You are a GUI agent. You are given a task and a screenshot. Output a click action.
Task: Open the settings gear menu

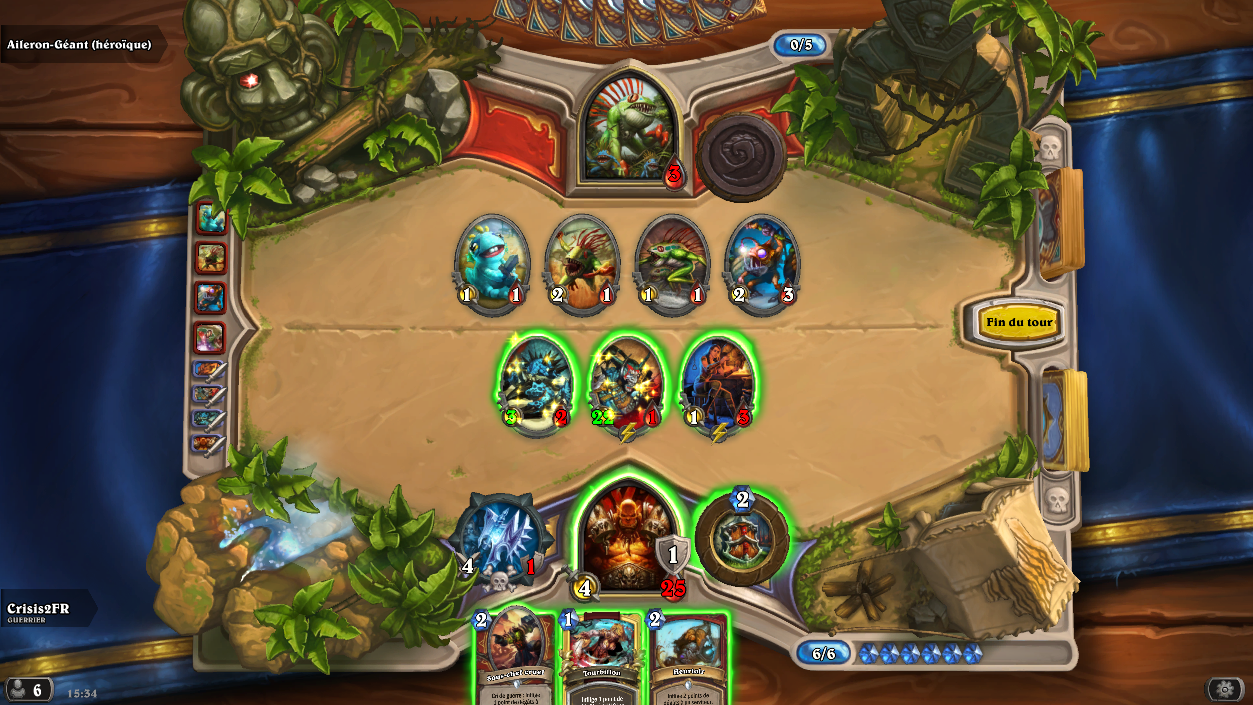tap(1225, 689)
